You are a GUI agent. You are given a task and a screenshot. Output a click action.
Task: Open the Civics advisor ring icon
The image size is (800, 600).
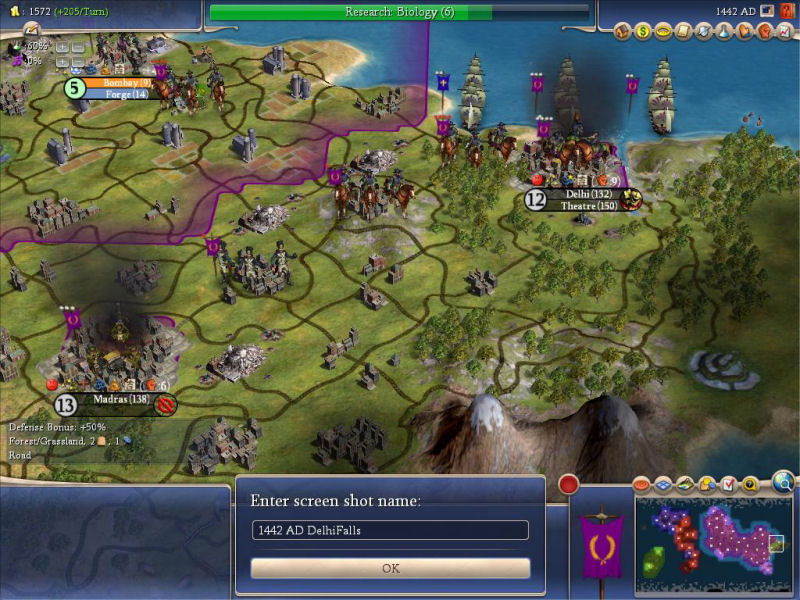(663, 31)
